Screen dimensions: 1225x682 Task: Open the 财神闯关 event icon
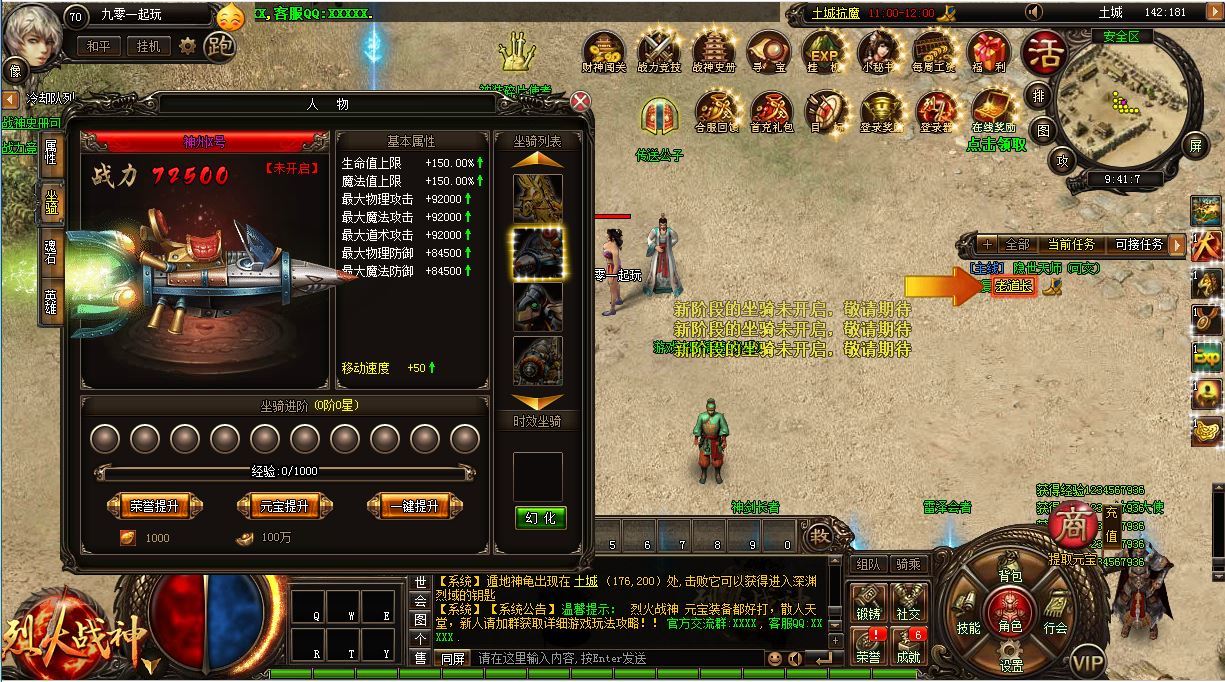pos(603,52)
